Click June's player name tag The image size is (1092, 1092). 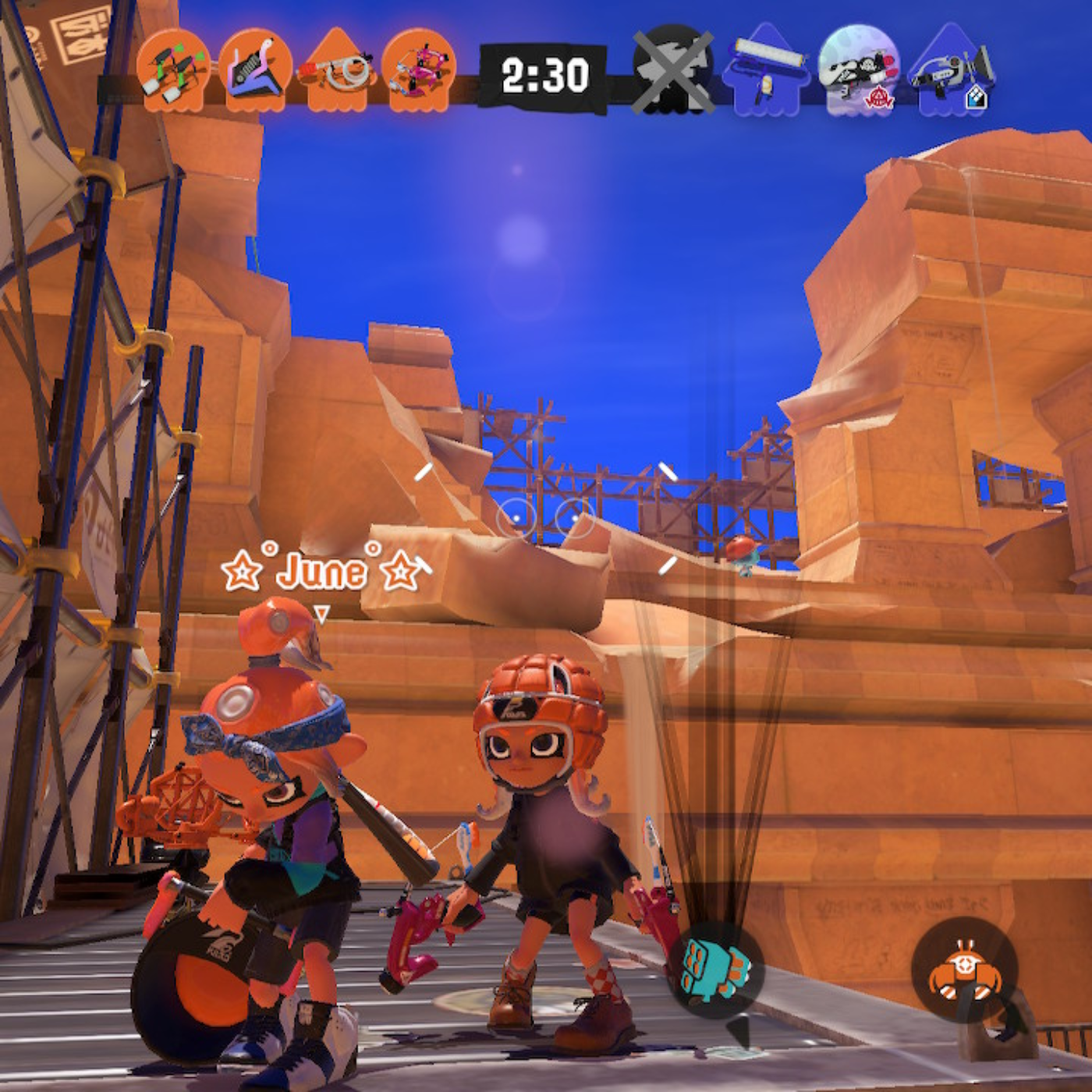(324, 569)
